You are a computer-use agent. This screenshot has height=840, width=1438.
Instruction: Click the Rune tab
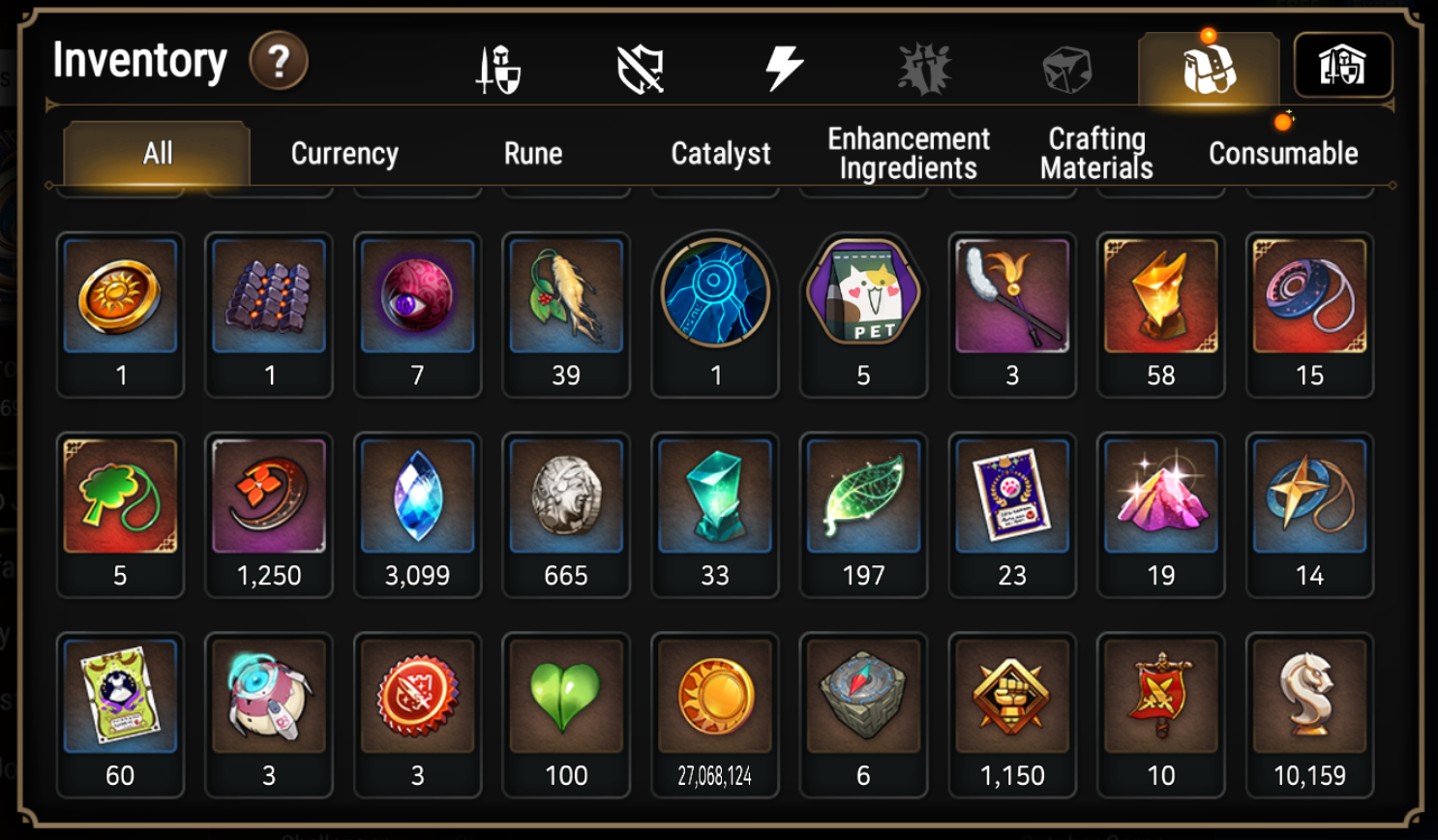pos(533,153)
